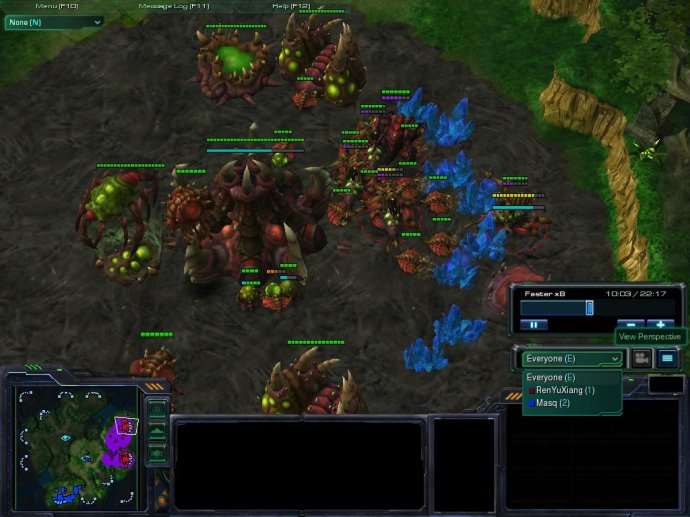Image resolution: width=690 pixels, height=517 pixels.
Task: Click the minimap ping button
Action: click(x=156, y=410)
